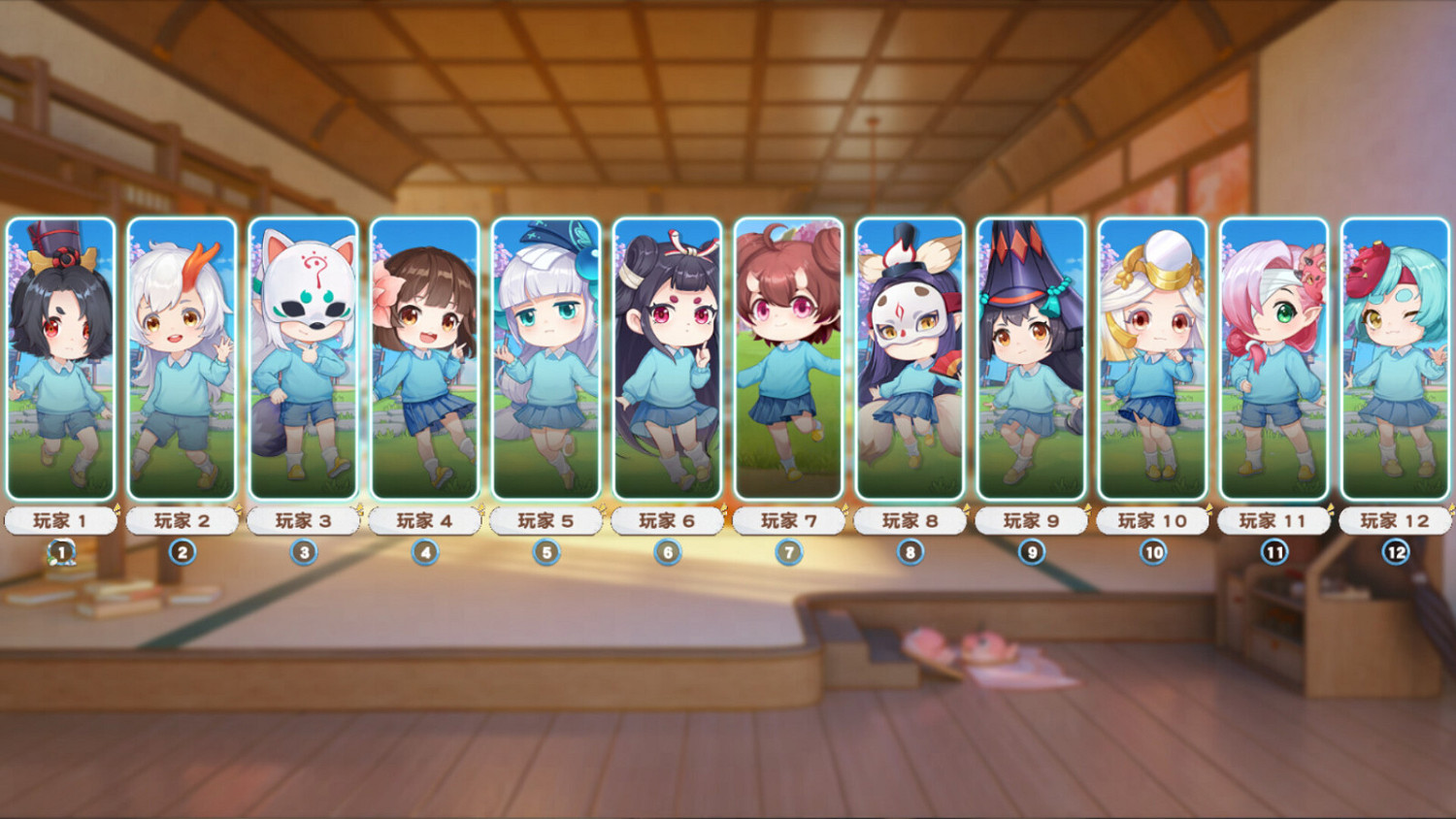The width and height of the screenshot is (1456, 819).
Task: Click the number 12 circle badge
Action: (x=1396, y=551)
